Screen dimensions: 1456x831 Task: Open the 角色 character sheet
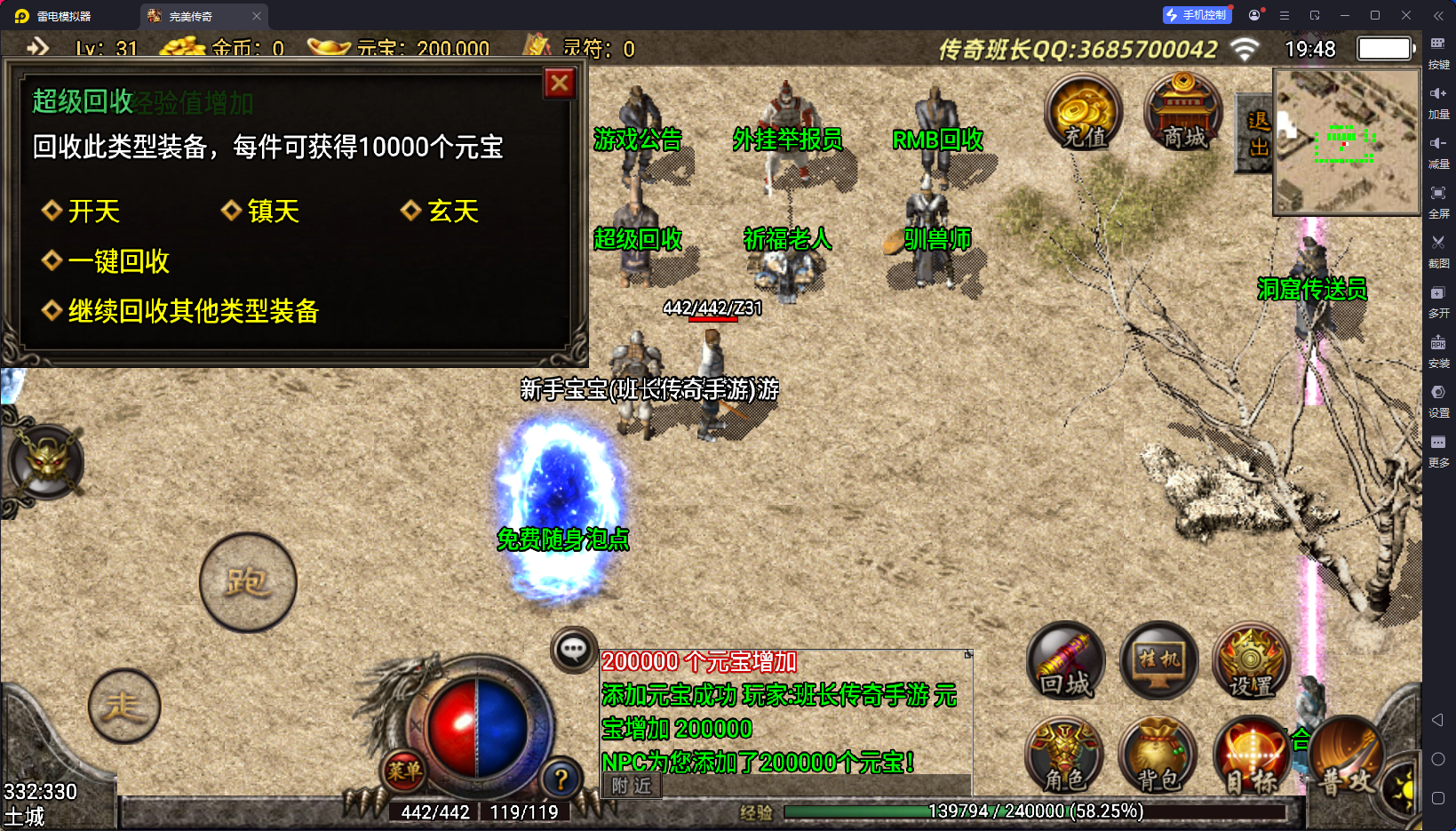point(1064,755)
